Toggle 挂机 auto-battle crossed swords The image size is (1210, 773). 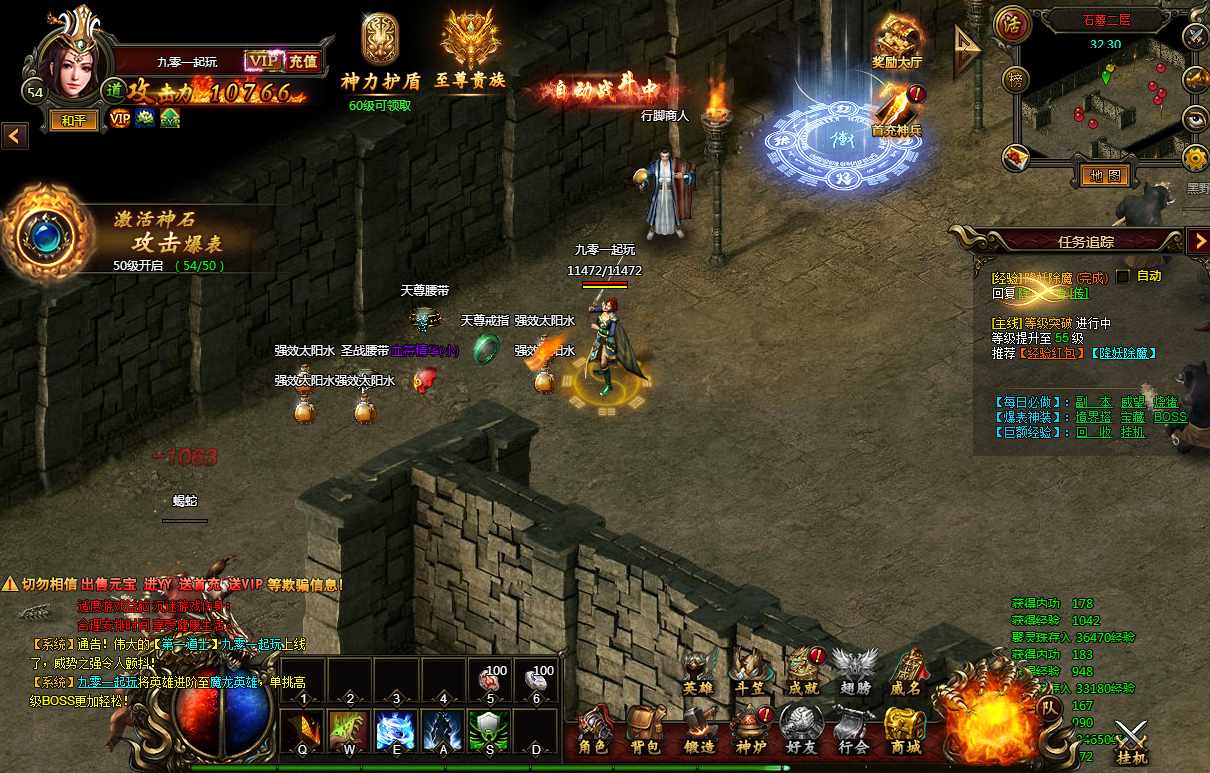1132,742
